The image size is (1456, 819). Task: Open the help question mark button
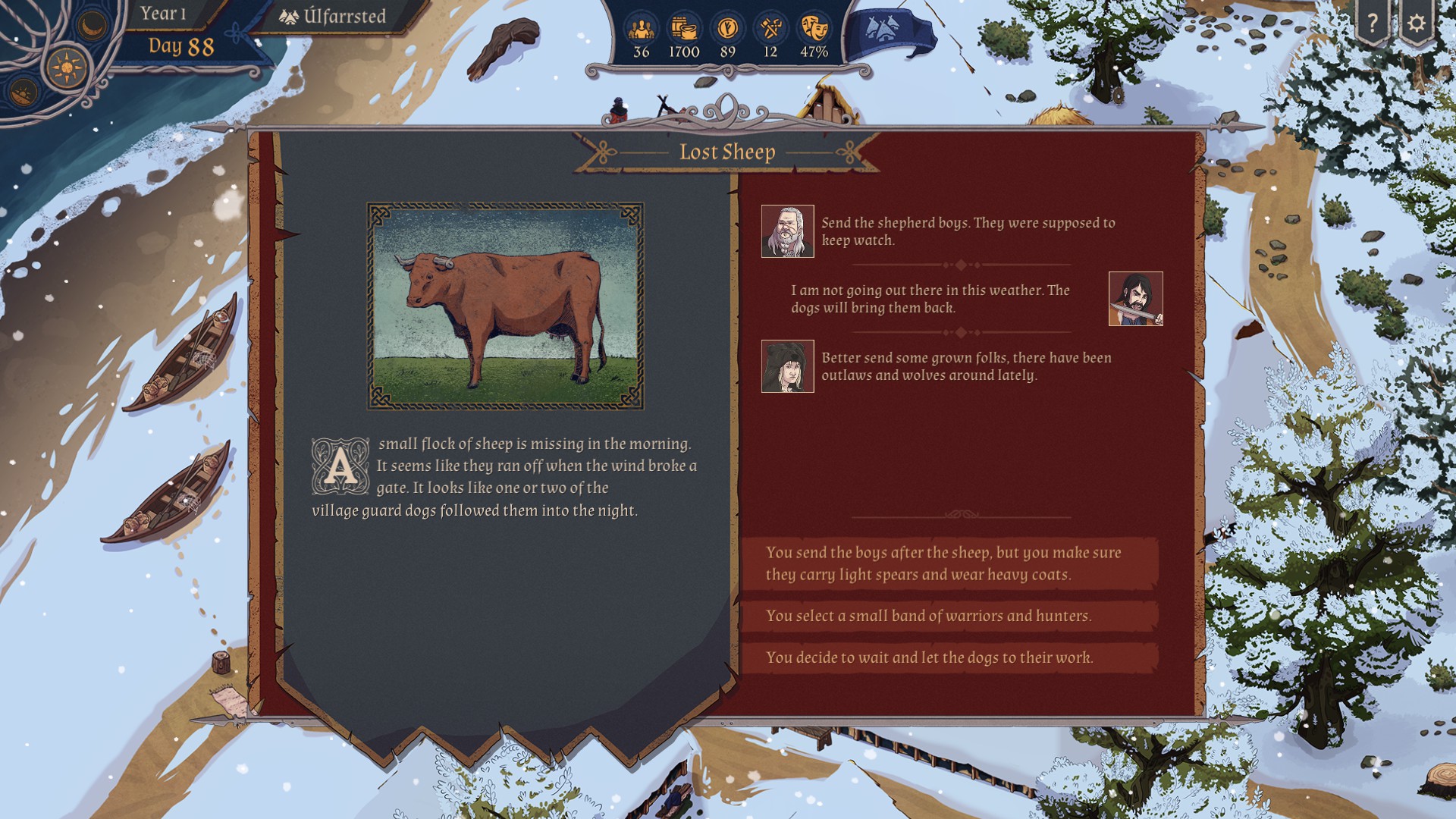pos(1372,24)
